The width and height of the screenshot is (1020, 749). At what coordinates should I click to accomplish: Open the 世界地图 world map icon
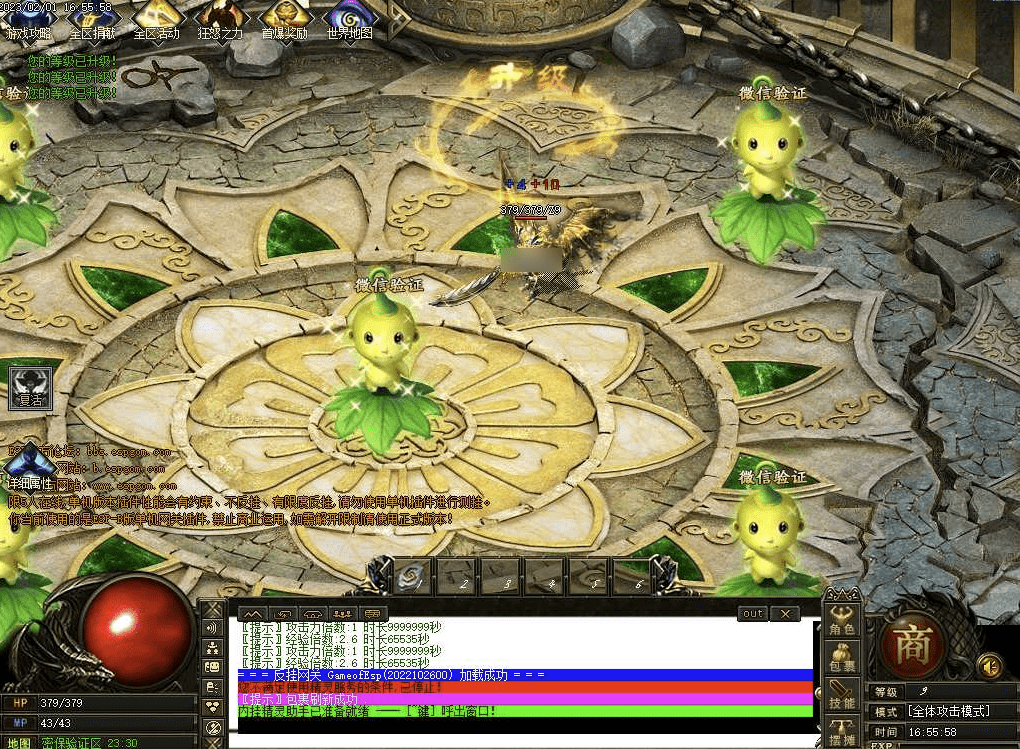(x=350, y=18)
